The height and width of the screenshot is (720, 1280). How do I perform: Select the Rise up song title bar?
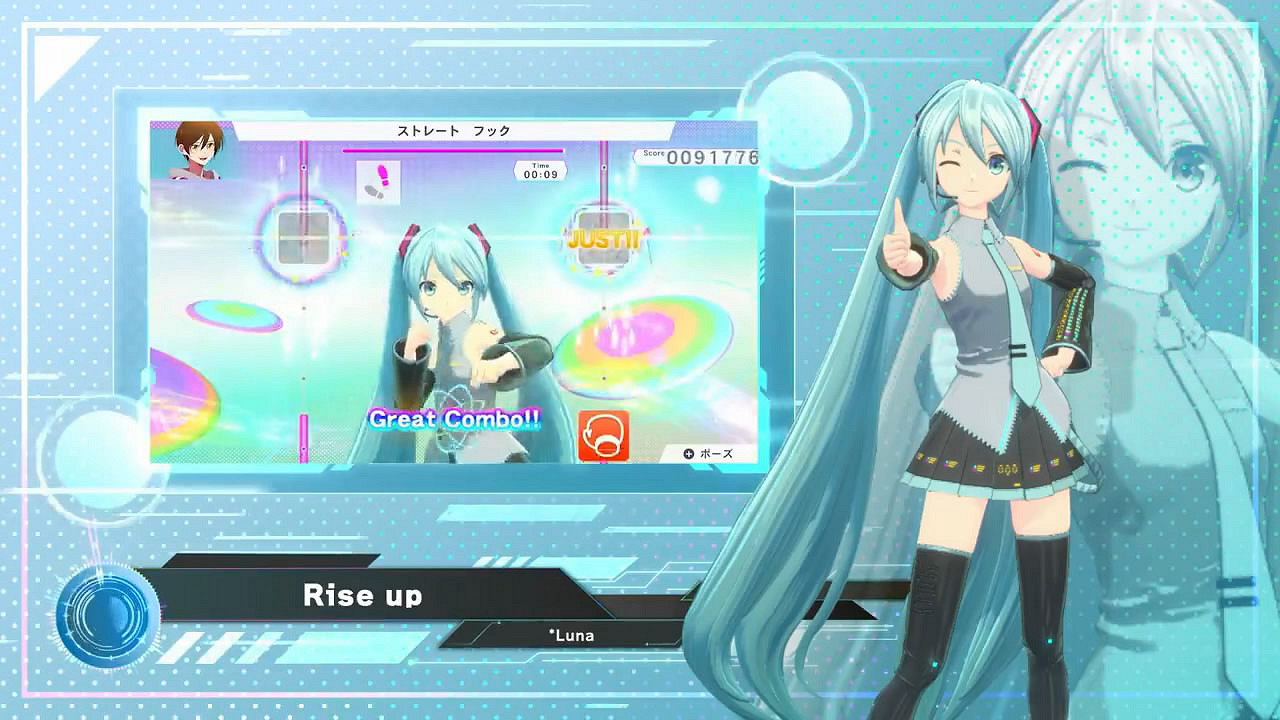click(364, 595)
